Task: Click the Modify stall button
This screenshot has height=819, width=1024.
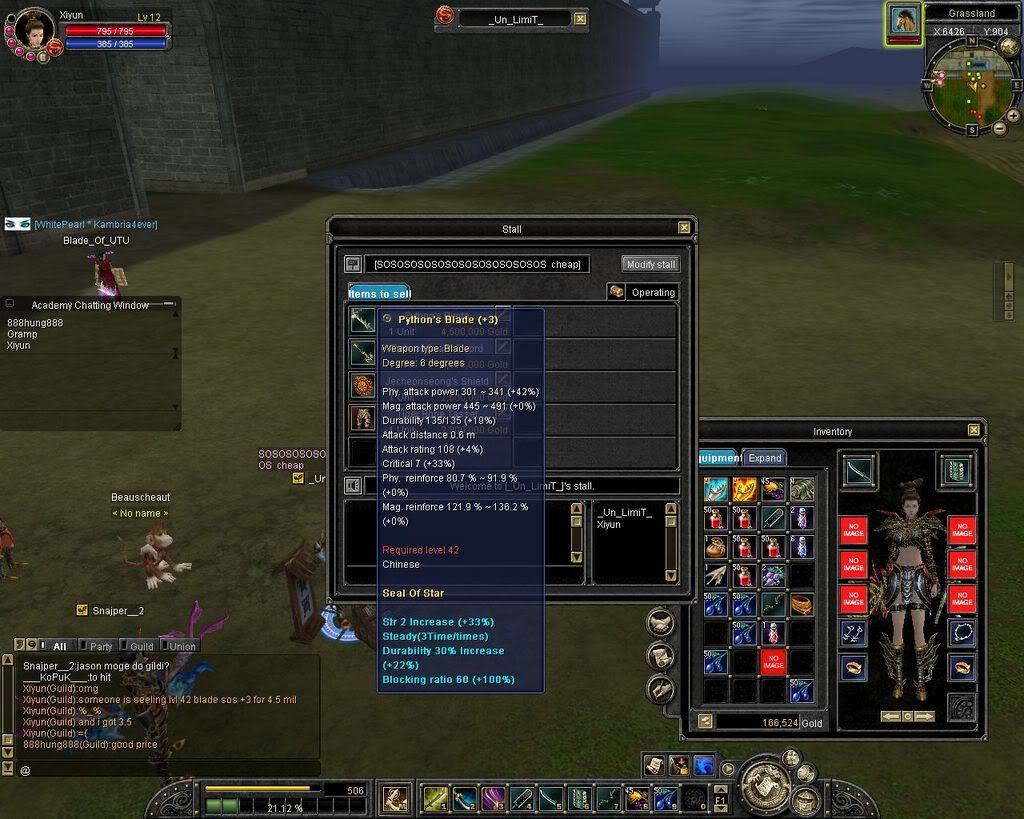Action: 651,264
